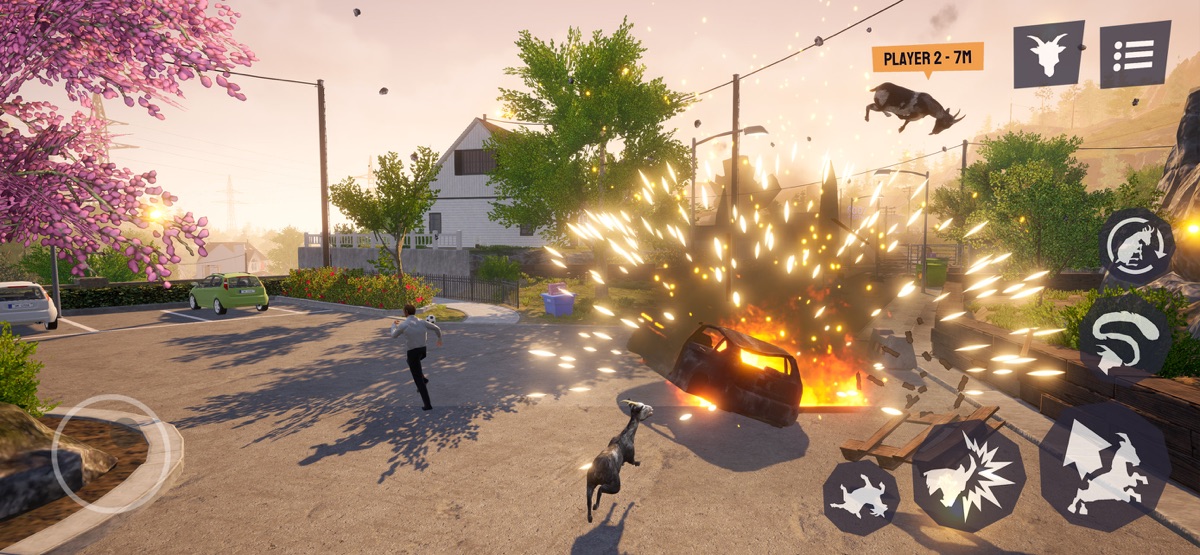Use the goat tongue lick button
The image size is (1200, 555).
[x=1125, y=335]
